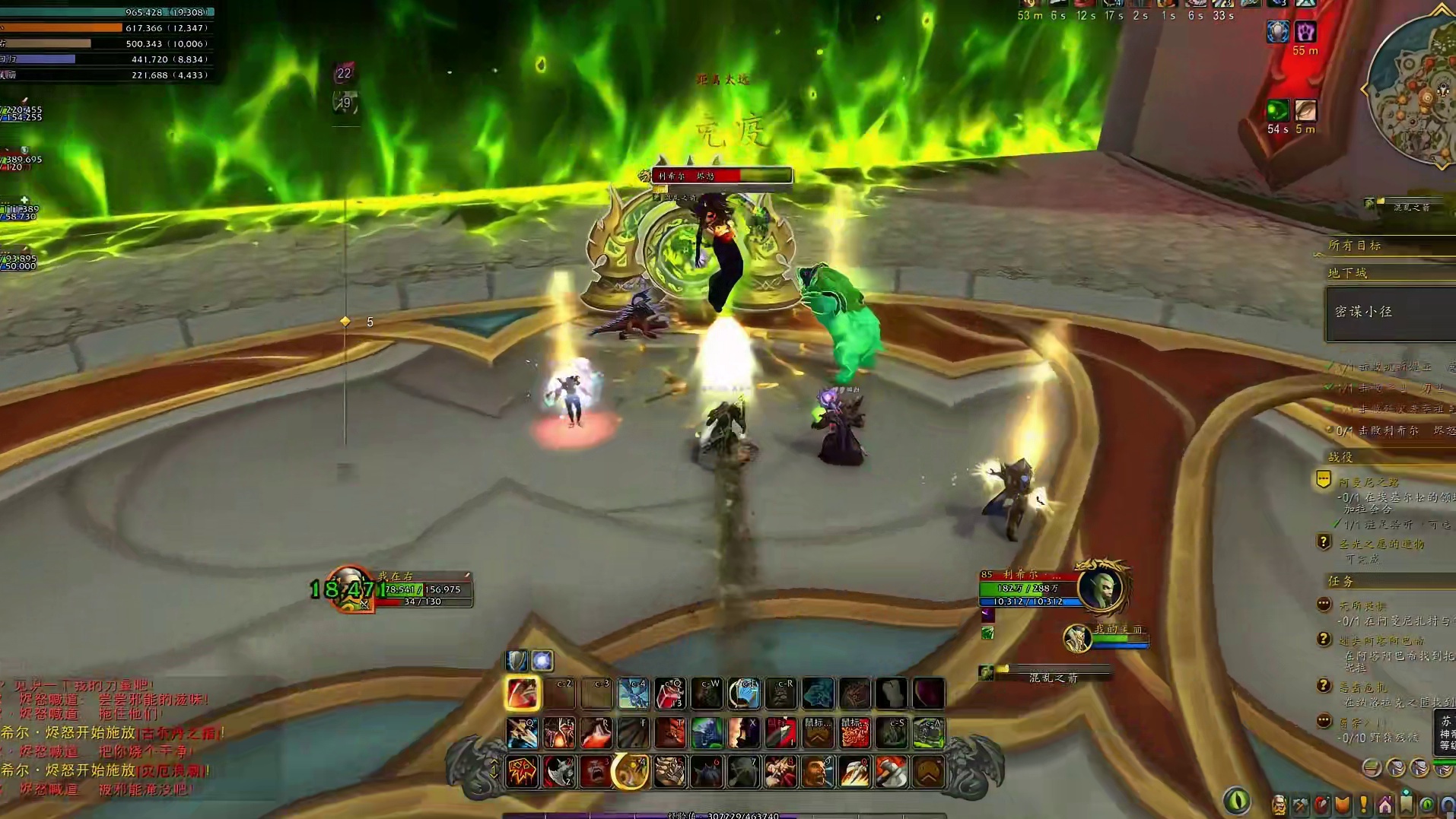Activate the spear thrust ability bound to Q
This screenshot has height=819, width=1456.
523,733
